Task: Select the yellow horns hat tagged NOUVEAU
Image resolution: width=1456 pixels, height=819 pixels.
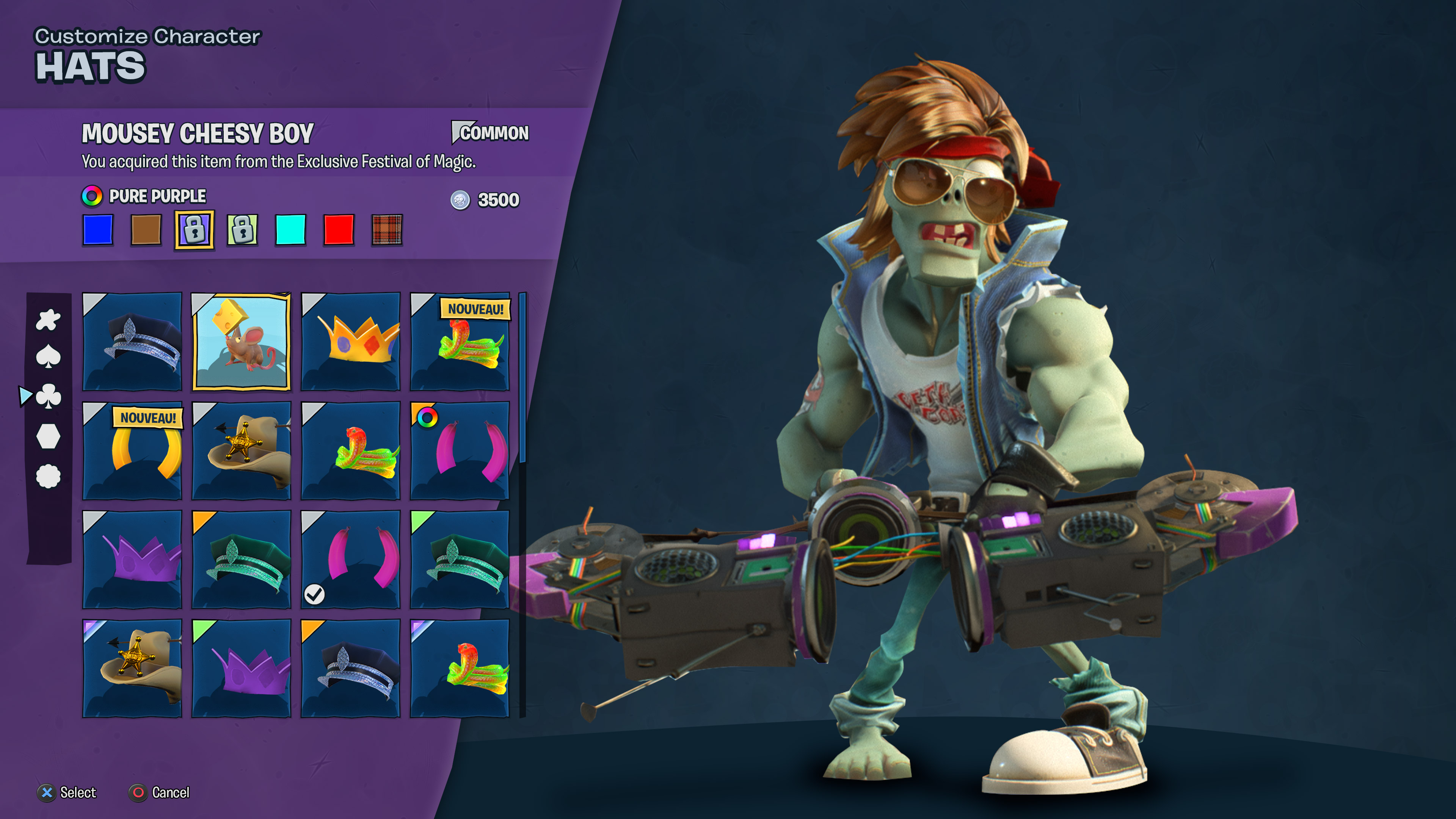Action: (x=132, y=450)
